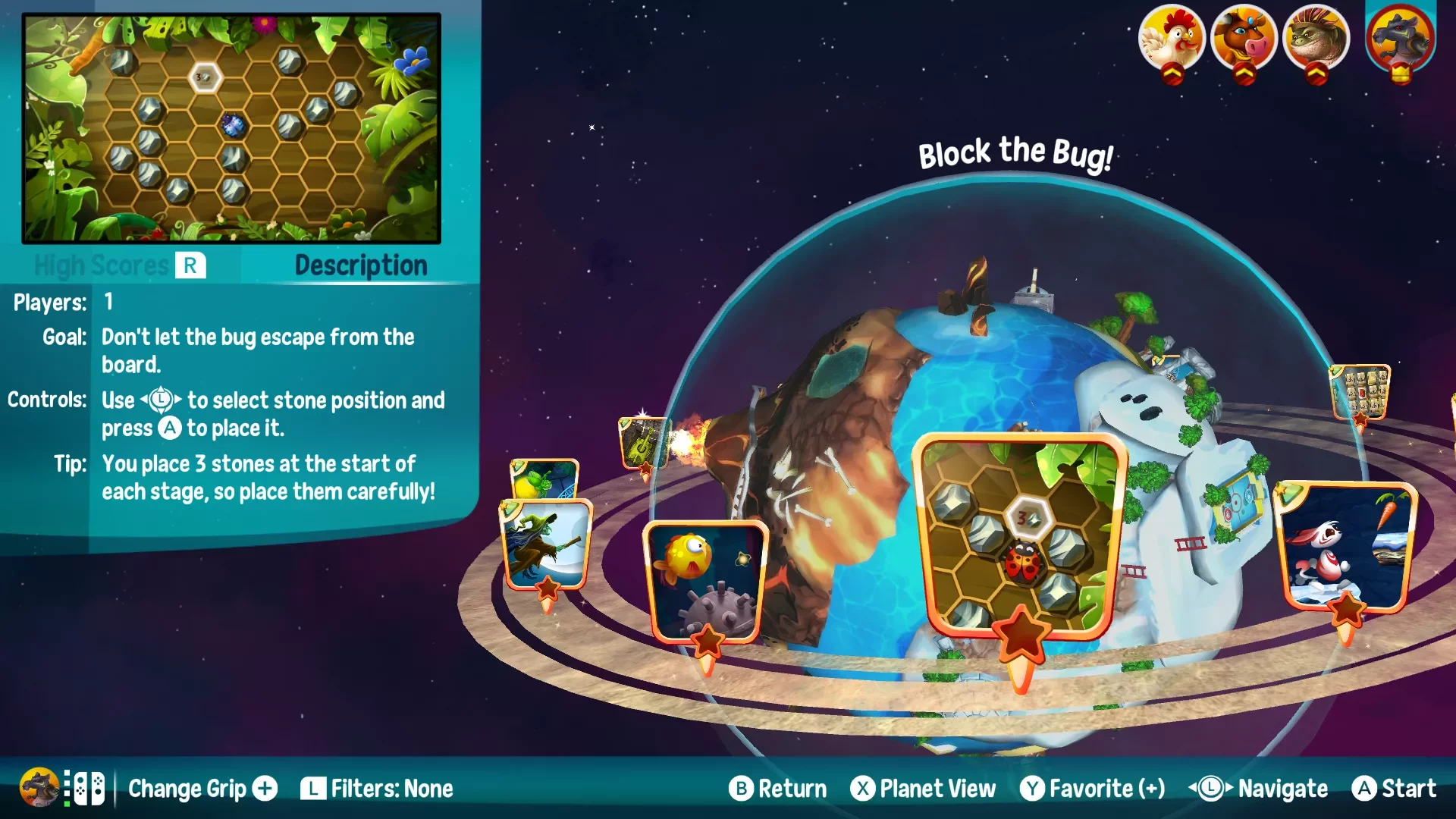The image size is (1456, 819).
Task: Switch to Planet View
Action: click(x=923, y=789)
